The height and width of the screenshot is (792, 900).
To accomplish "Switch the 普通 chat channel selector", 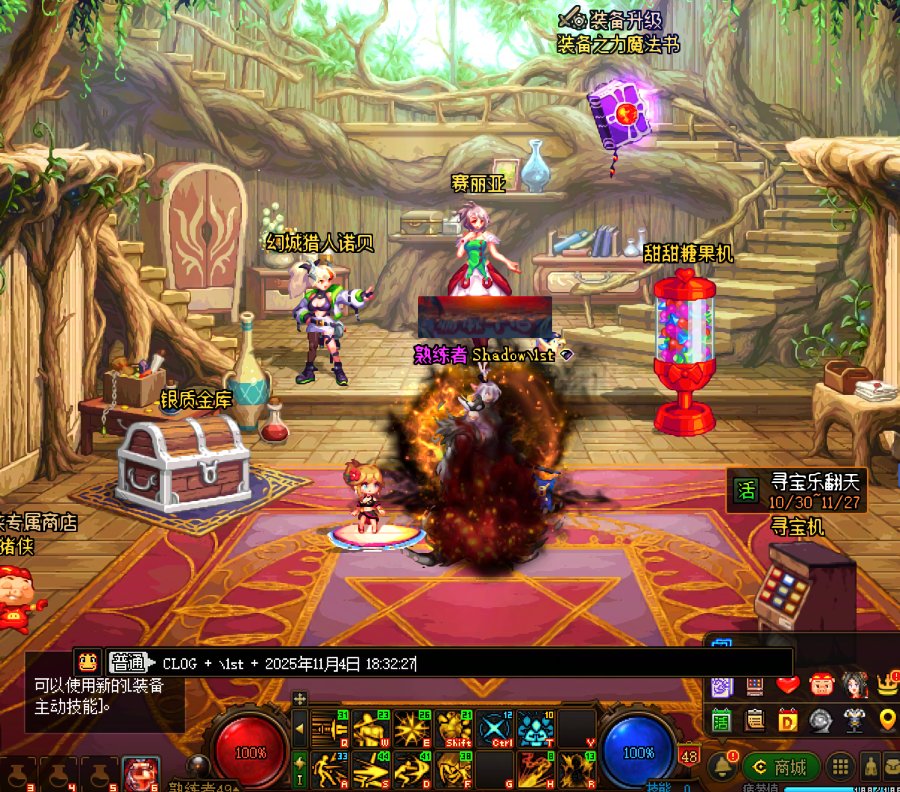I will [127, 663].
